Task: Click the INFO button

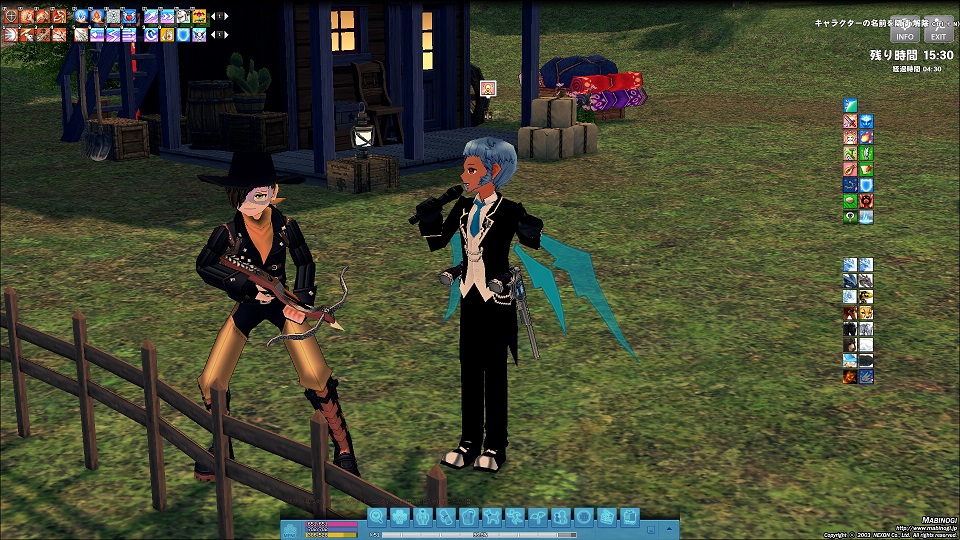Action: pyautogui.click(x=903, y=33)
